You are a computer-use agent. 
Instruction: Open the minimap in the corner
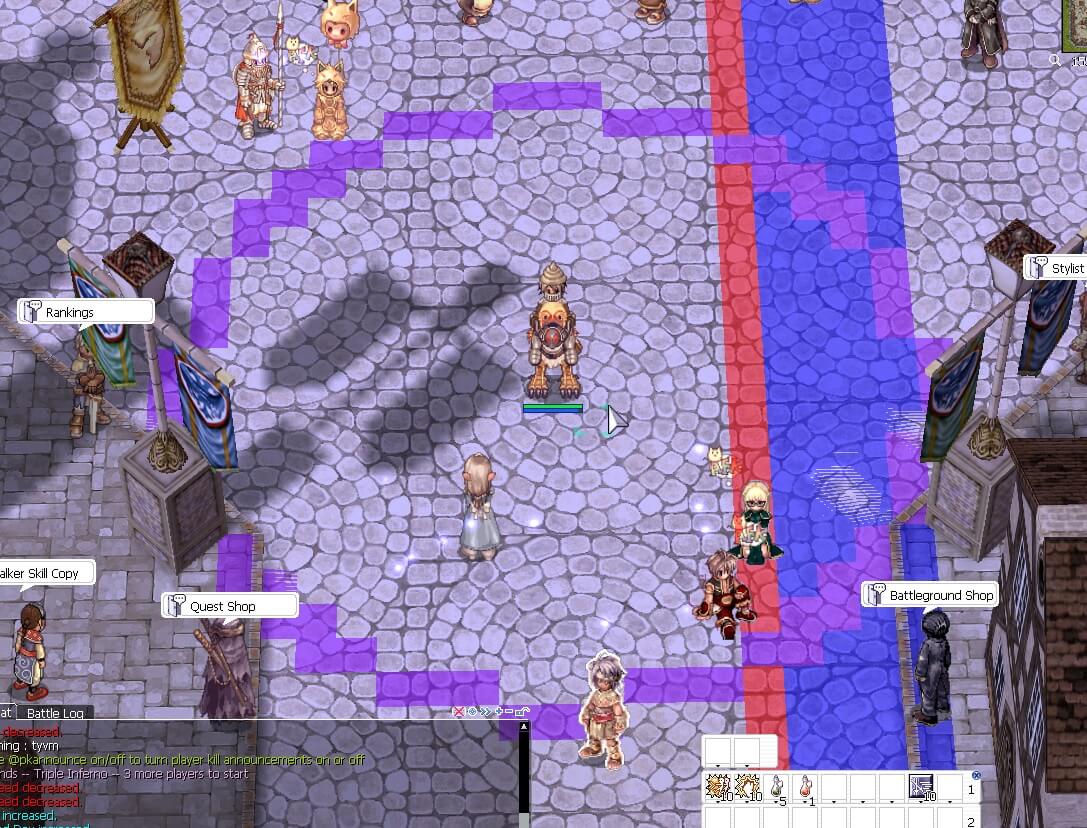1075,25
